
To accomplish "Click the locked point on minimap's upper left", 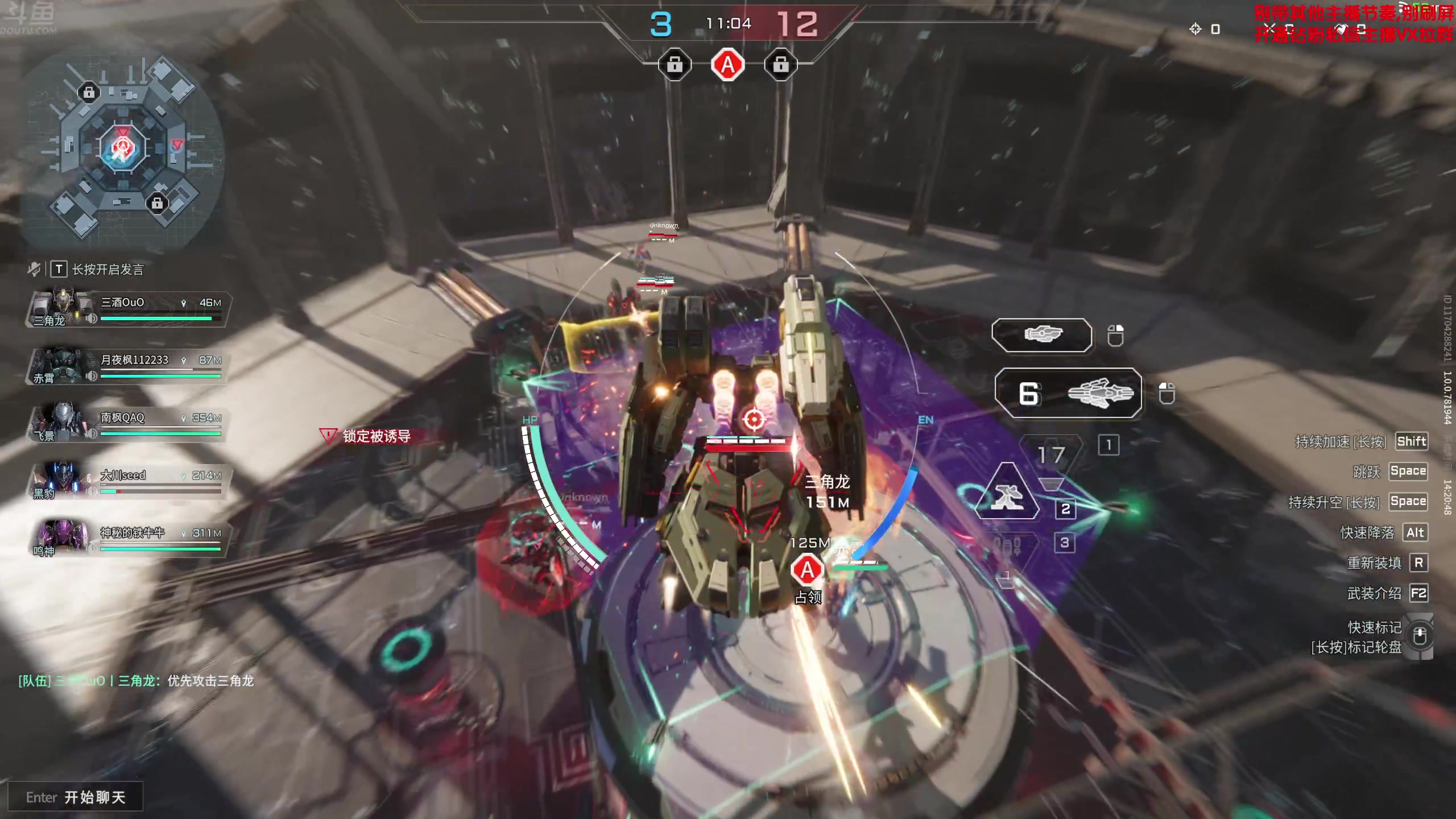I will click(89, 92).
